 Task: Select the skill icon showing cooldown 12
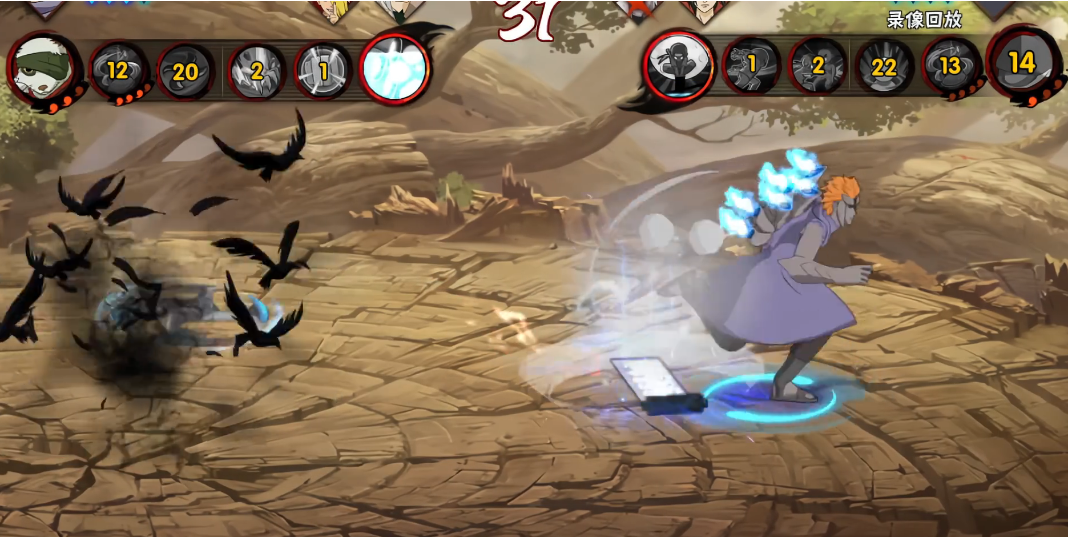[118, 70]
